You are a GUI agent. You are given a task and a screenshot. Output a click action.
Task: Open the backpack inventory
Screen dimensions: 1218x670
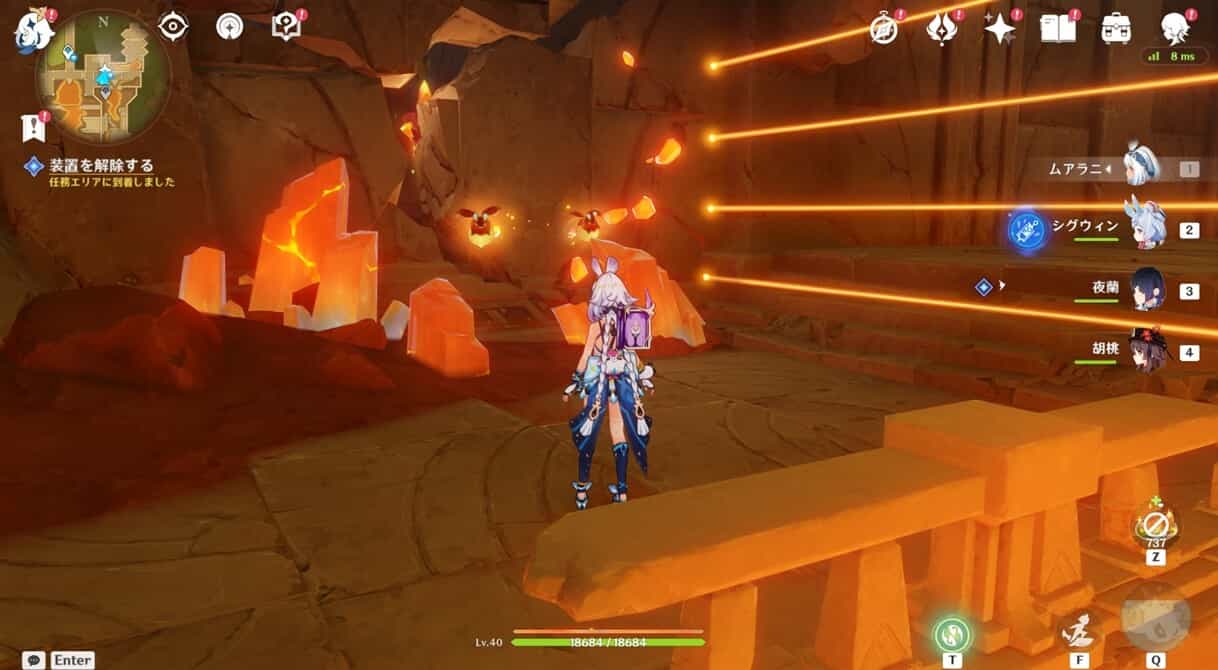click(x=1116, y=29)
